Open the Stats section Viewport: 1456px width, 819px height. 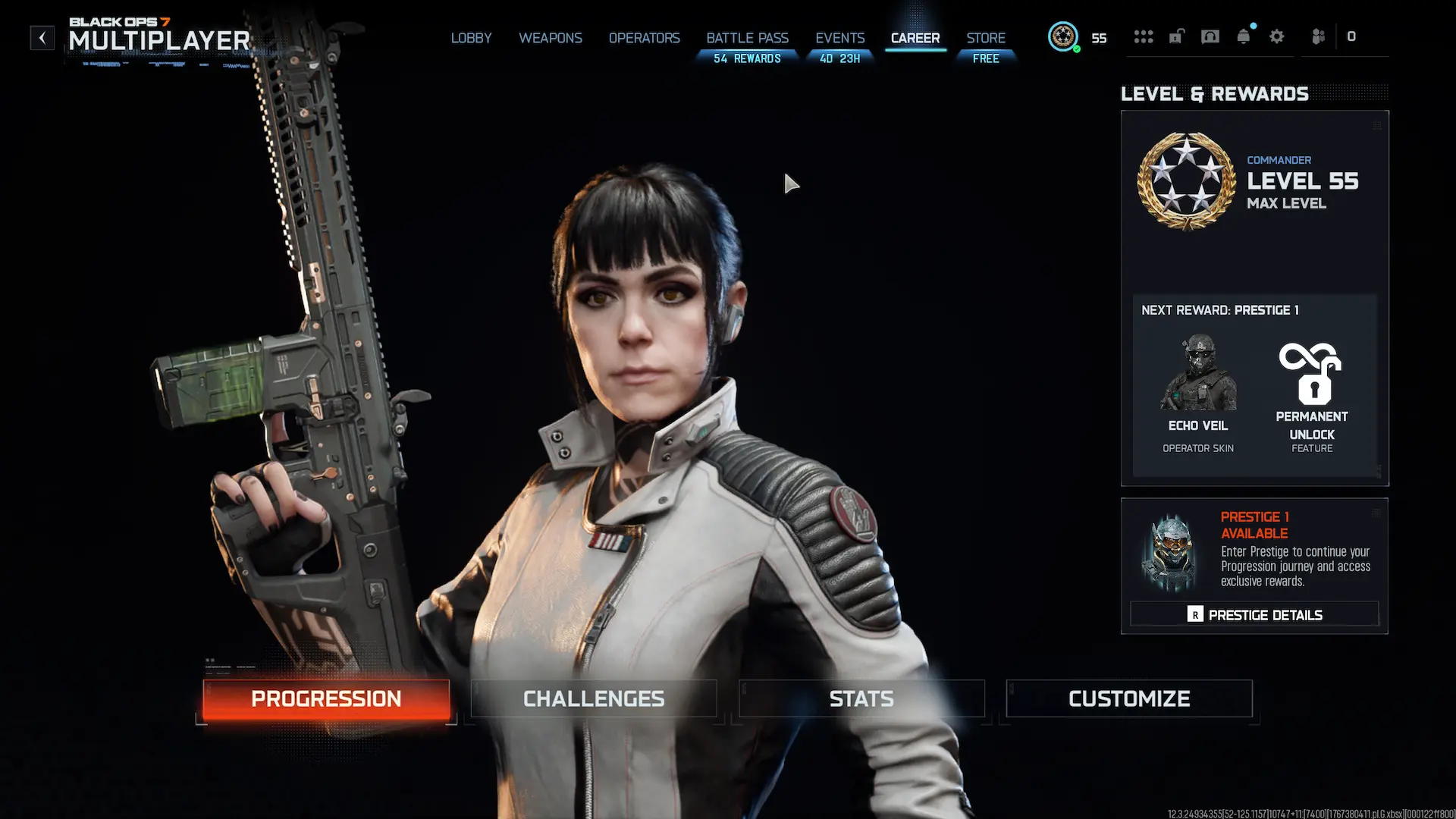(861, 698)
